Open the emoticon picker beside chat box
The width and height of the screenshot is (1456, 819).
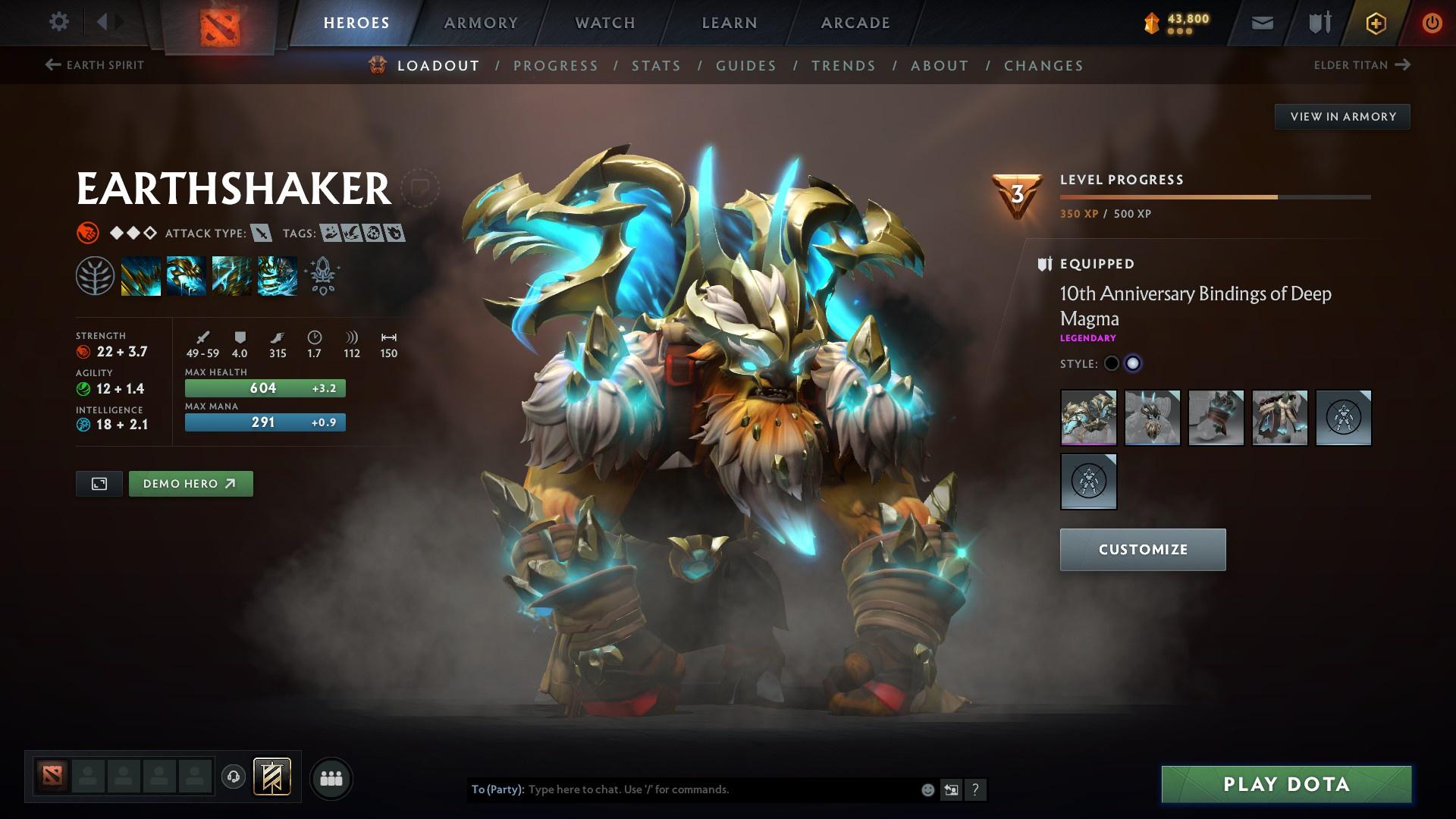[927, 789]
